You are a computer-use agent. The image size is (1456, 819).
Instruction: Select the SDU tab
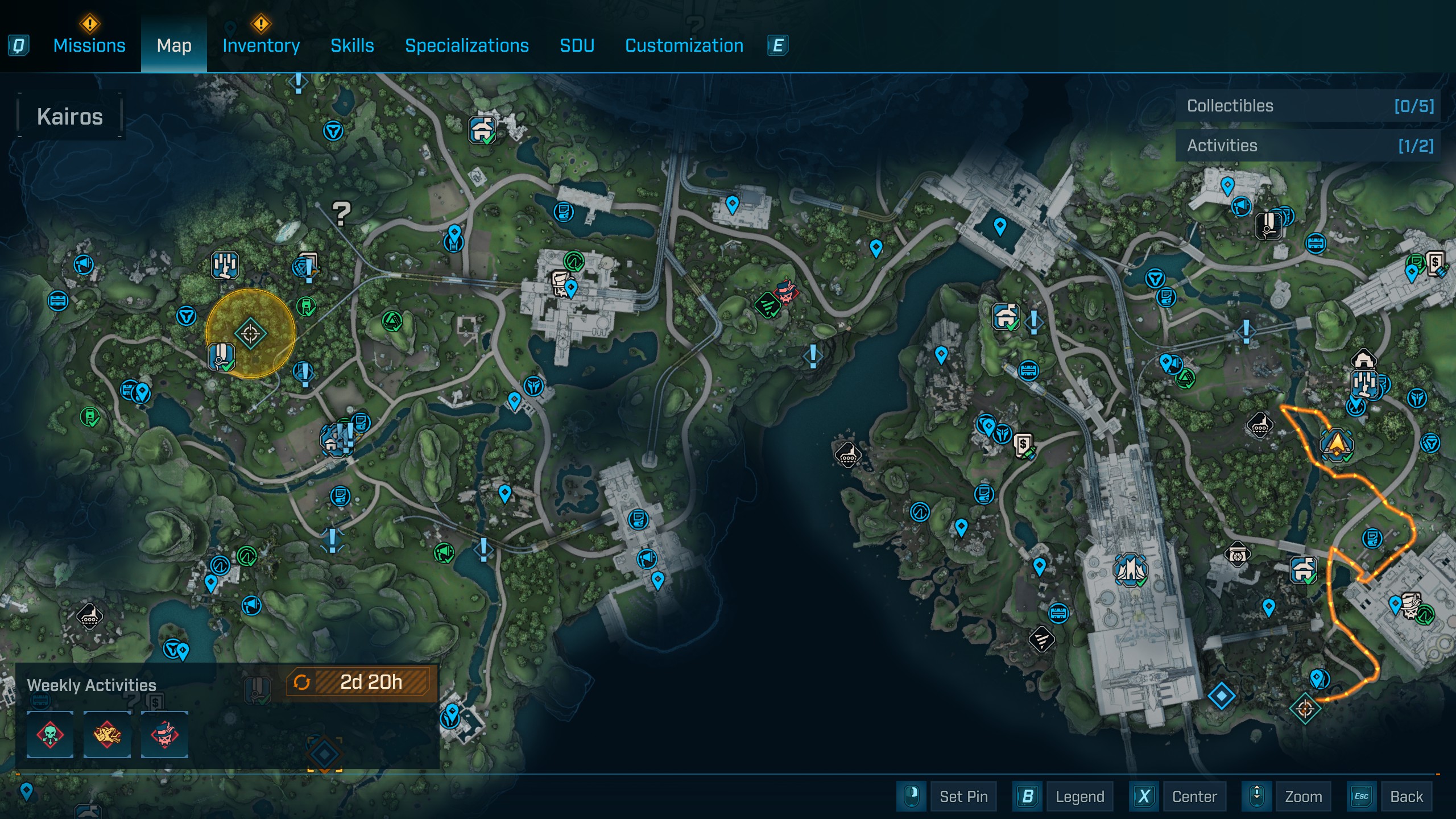pyautogui.click(x=577, y=45)
